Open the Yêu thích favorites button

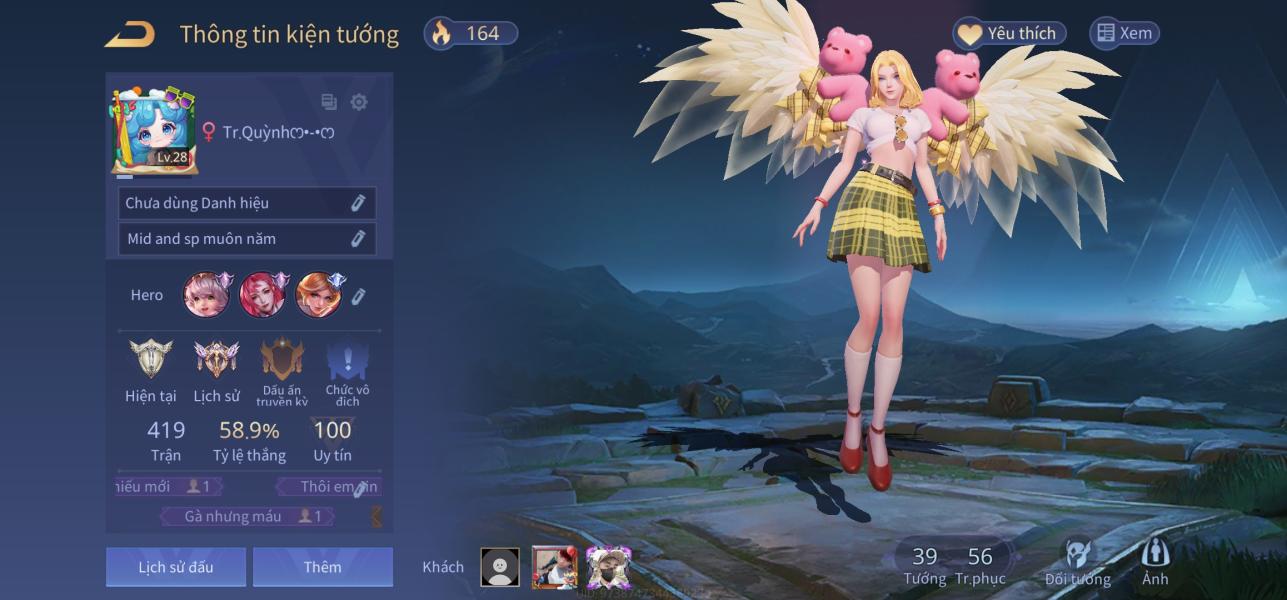[x=1008, y=34]
